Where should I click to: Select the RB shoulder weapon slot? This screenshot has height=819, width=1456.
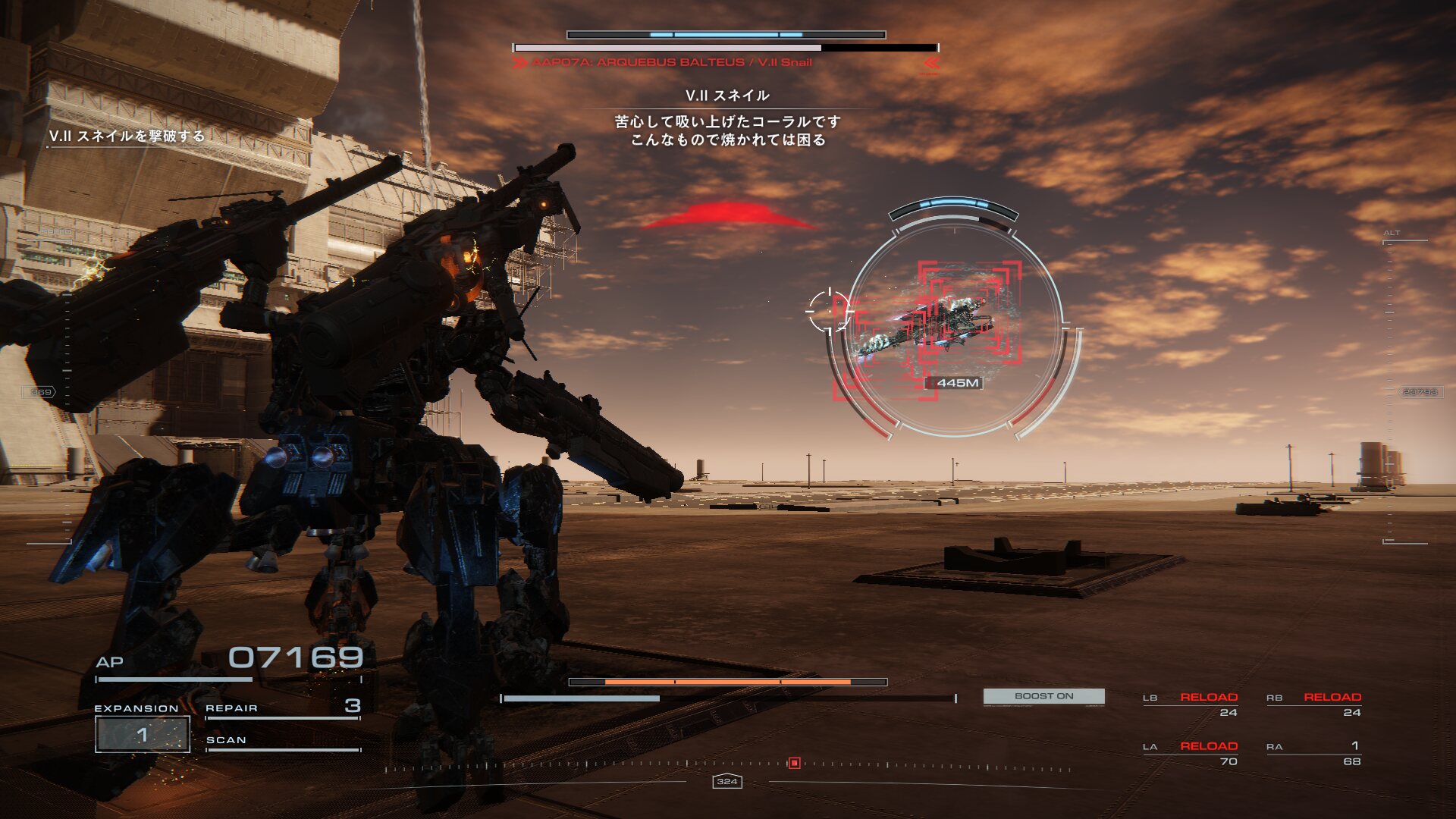coord(1314,704)
